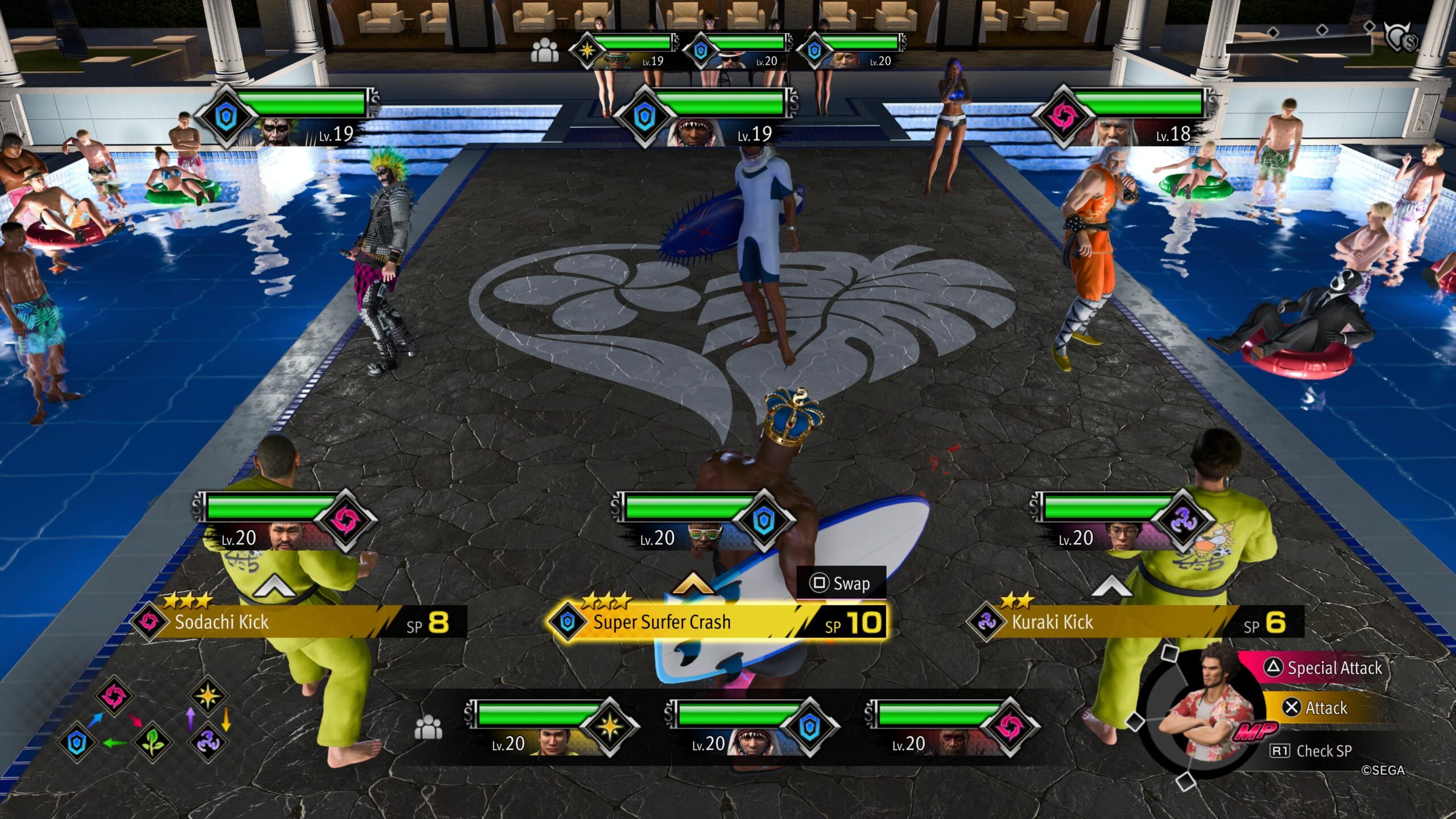Select your sunglasses surfer Lv.20 portrait

click(x=704, y=537)
